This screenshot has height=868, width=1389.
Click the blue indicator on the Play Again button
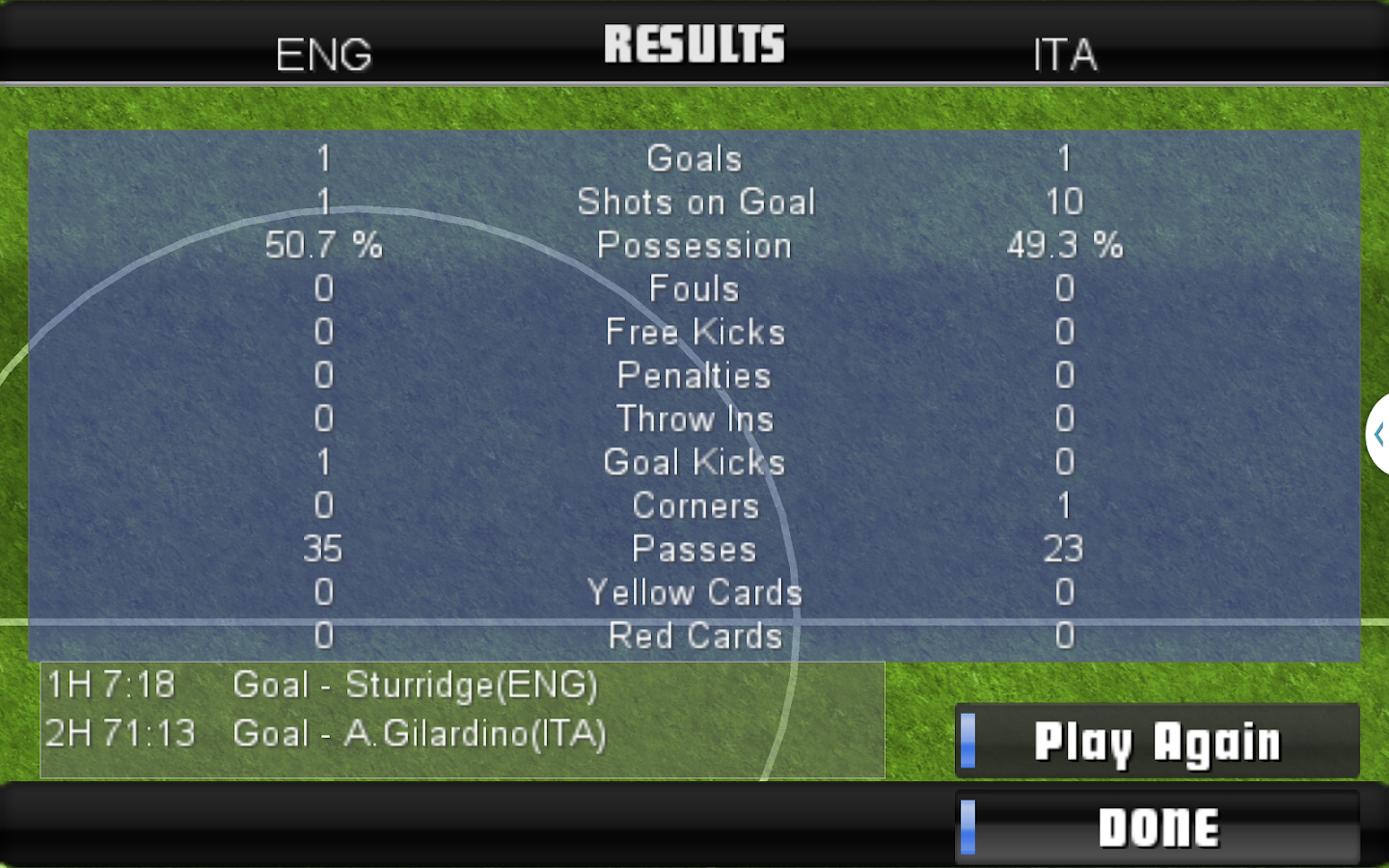(968, 742)
